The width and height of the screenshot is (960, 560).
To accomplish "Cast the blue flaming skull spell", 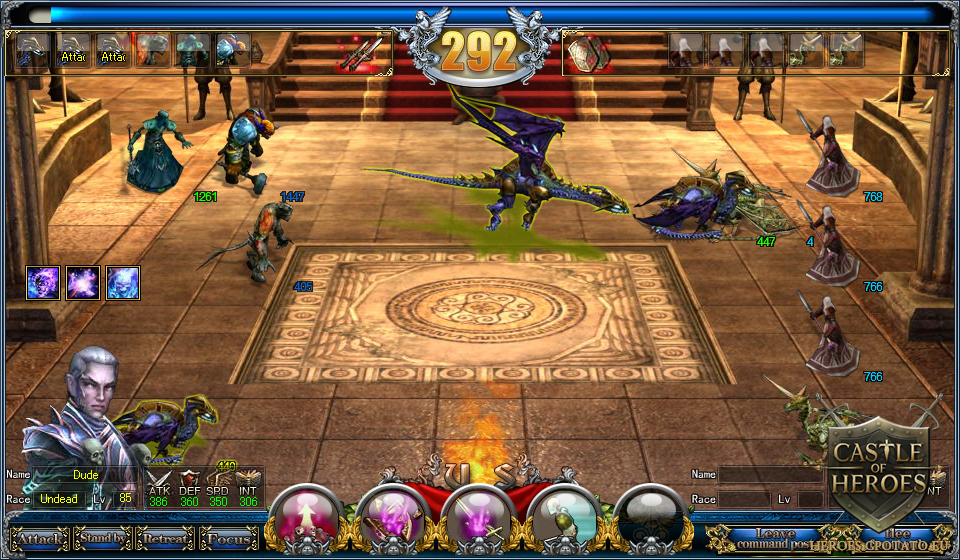I will point(122,283).
